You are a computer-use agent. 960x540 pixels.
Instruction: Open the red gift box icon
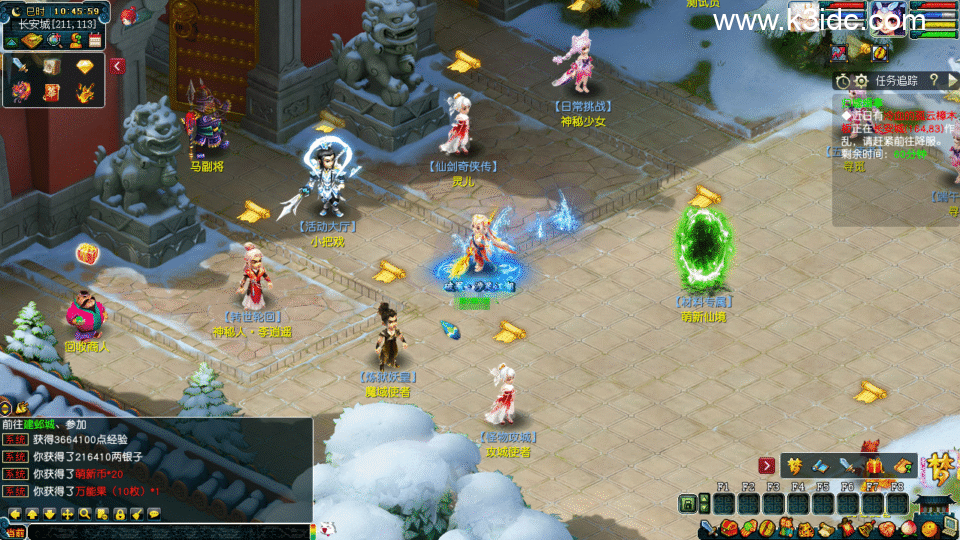point(873,465)
